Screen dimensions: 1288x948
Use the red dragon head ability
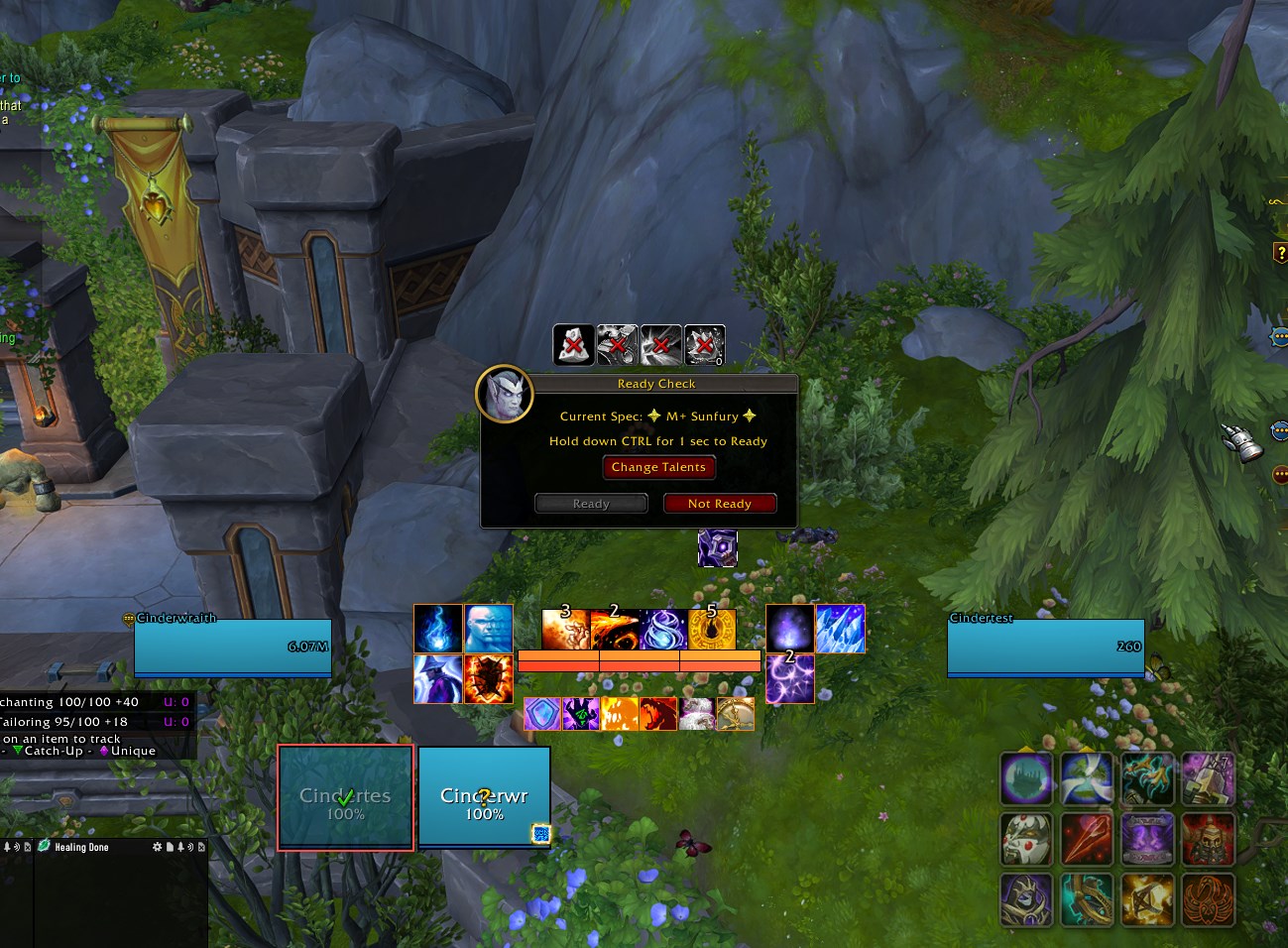point(658,714)
